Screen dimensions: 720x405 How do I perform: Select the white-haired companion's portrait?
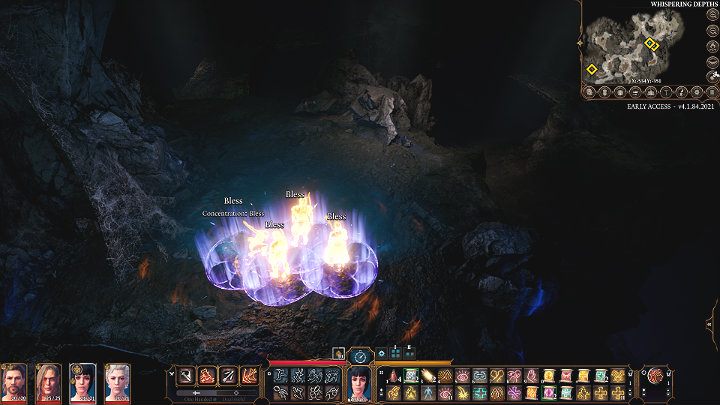[x=117, y=382]
